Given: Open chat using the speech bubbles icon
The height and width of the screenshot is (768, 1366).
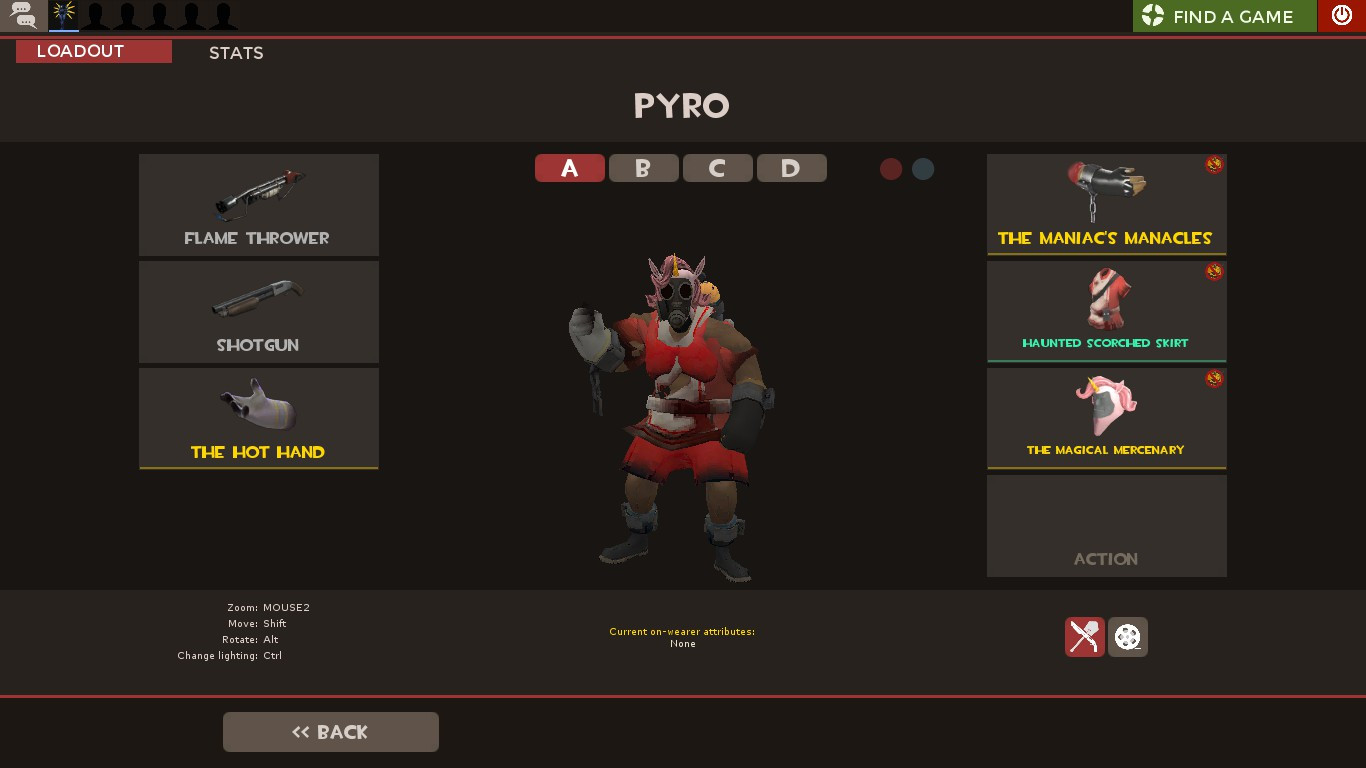Looking at the screenshot, I should pyautogui.click(x=21, y=15).
